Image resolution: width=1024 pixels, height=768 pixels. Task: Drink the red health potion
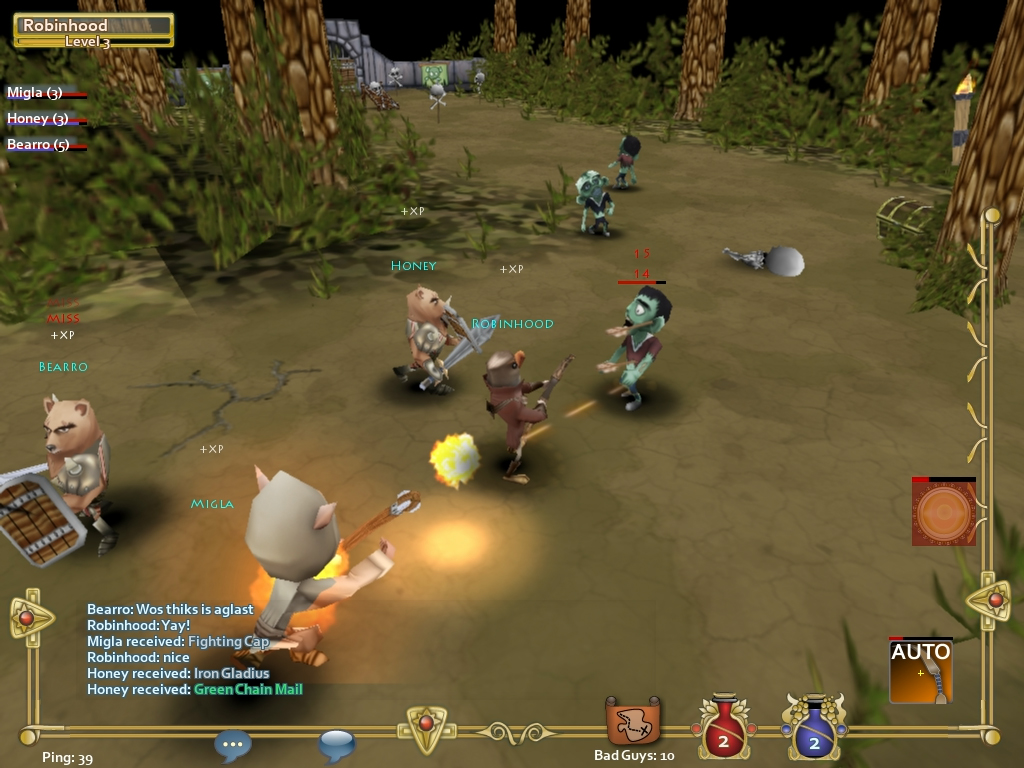click(x=721, y=727)
